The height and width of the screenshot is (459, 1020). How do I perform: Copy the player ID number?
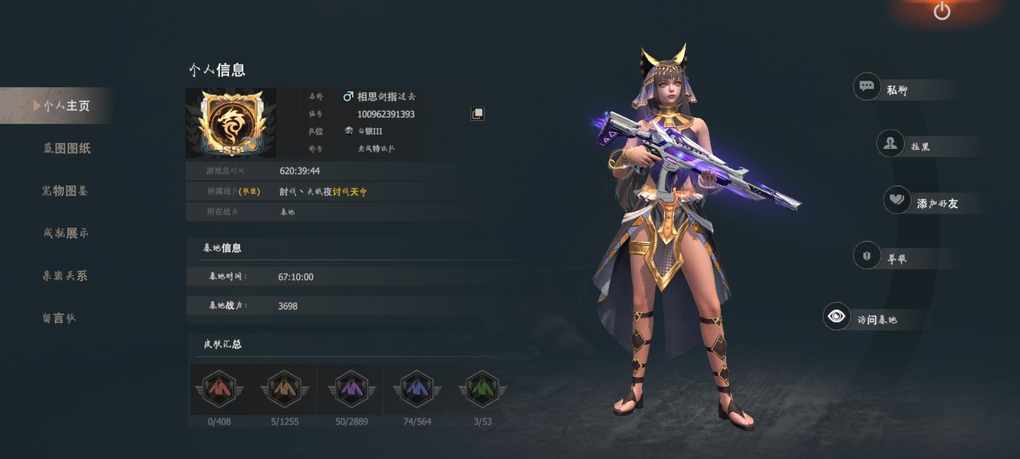[x=478, y=114]
